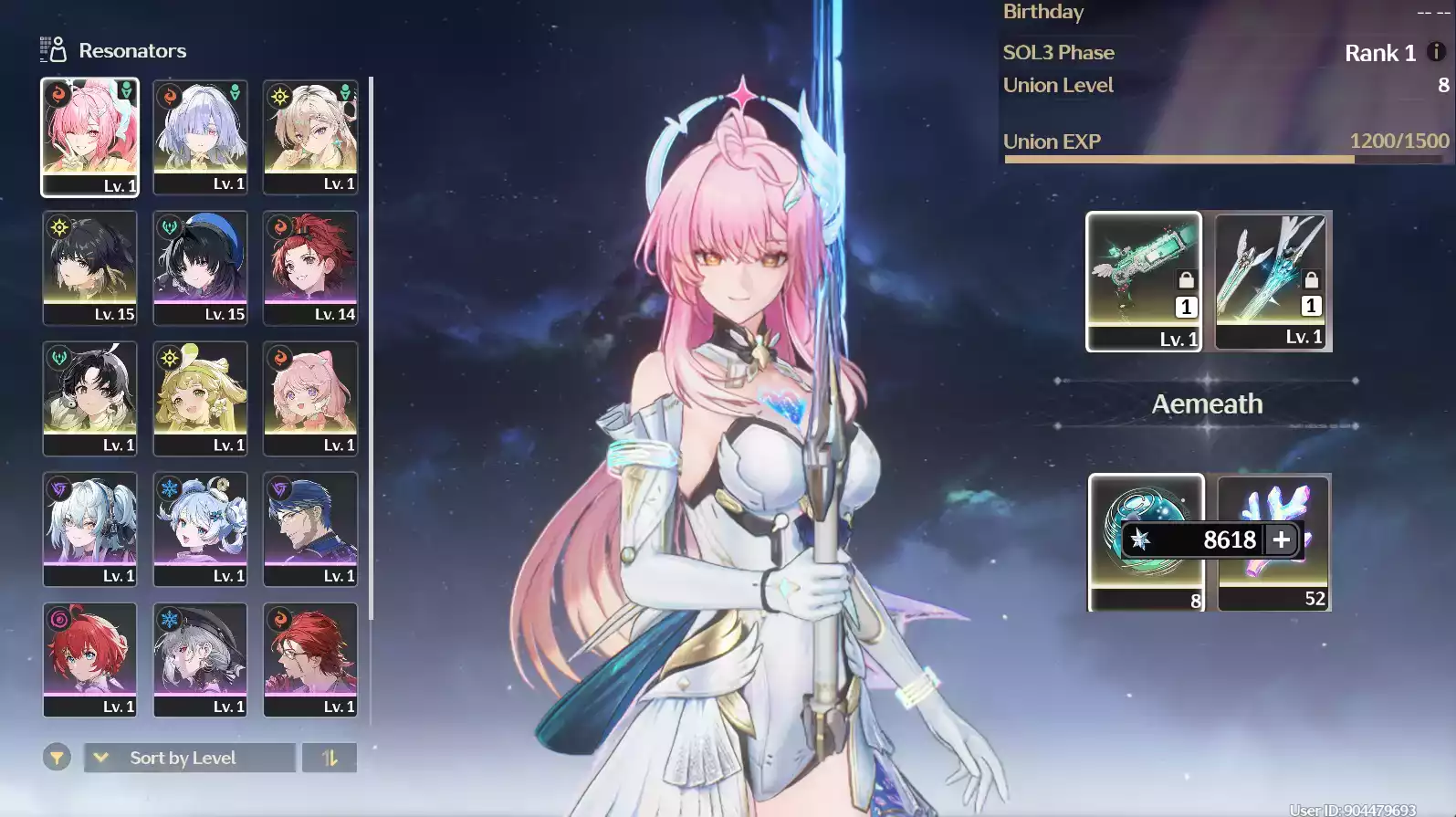
Task: Choose the pink-haired girl with cat ears
Action: pos(310,398)
